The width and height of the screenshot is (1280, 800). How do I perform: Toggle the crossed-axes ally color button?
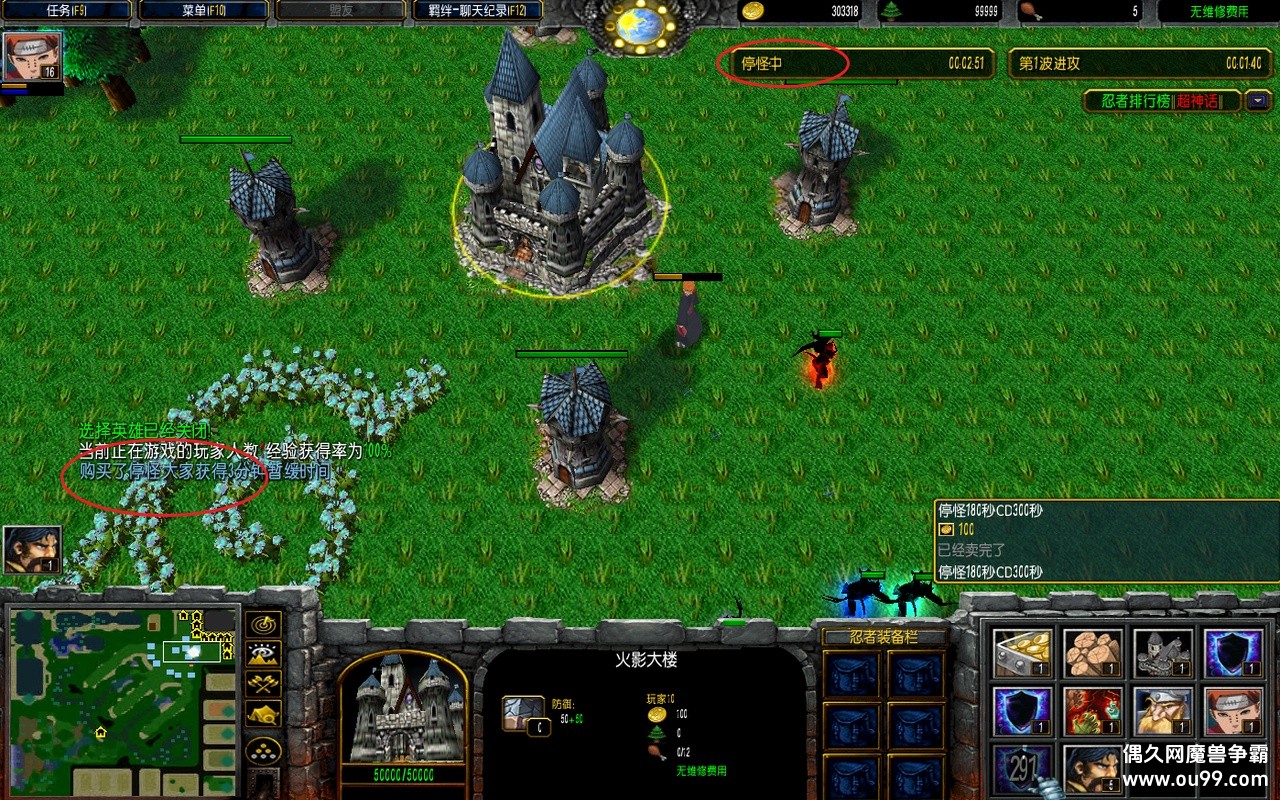pyautogui.click(x=264, y=685)
